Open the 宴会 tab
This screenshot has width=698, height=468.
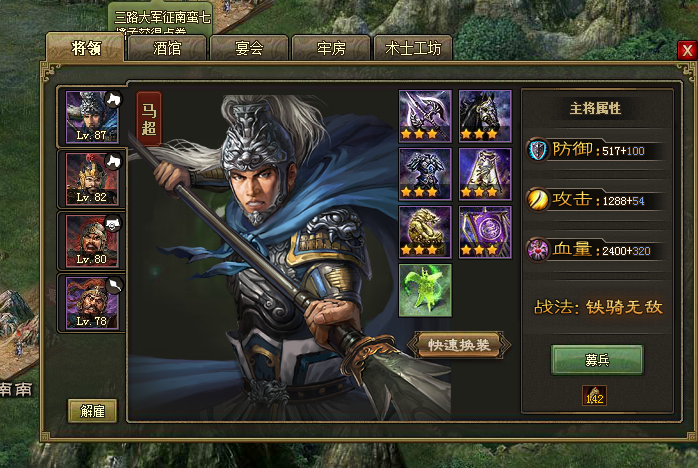point(249,47)
